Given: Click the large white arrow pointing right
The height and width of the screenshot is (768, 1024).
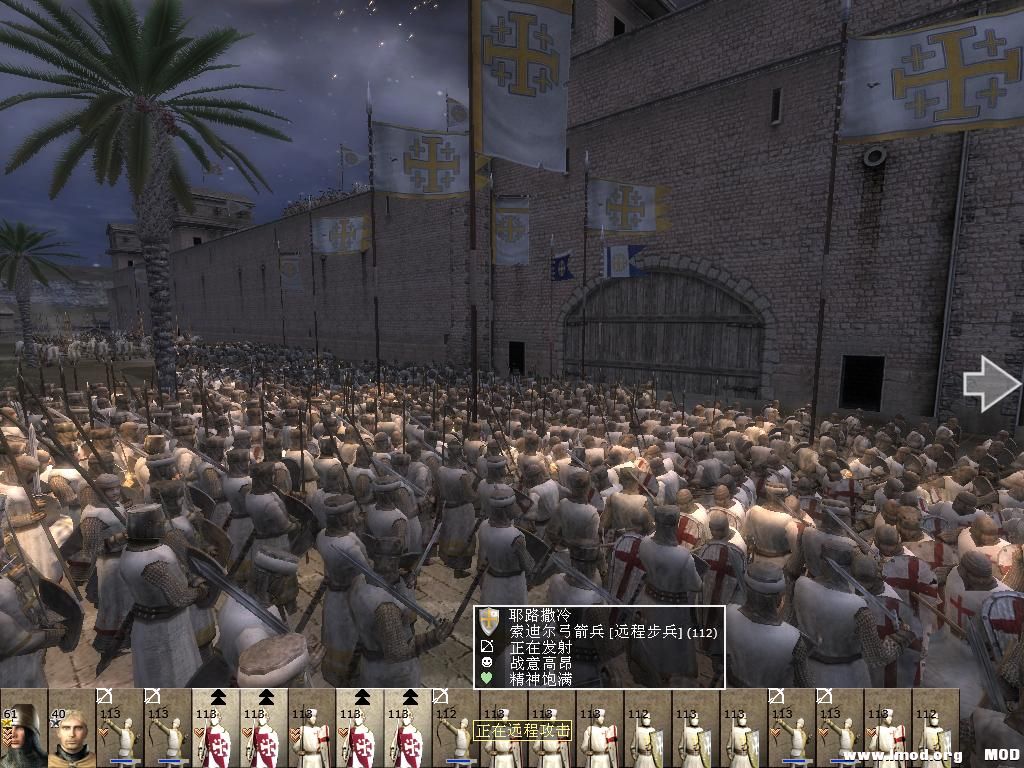Looking at the screenshot, I should [x=990, y=384].
